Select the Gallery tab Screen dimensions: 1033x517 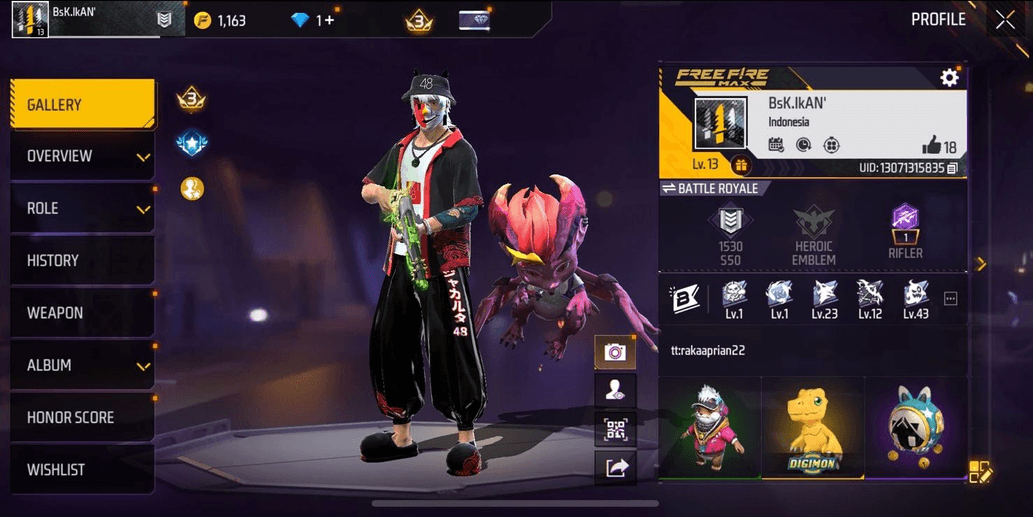click(82, 105)
